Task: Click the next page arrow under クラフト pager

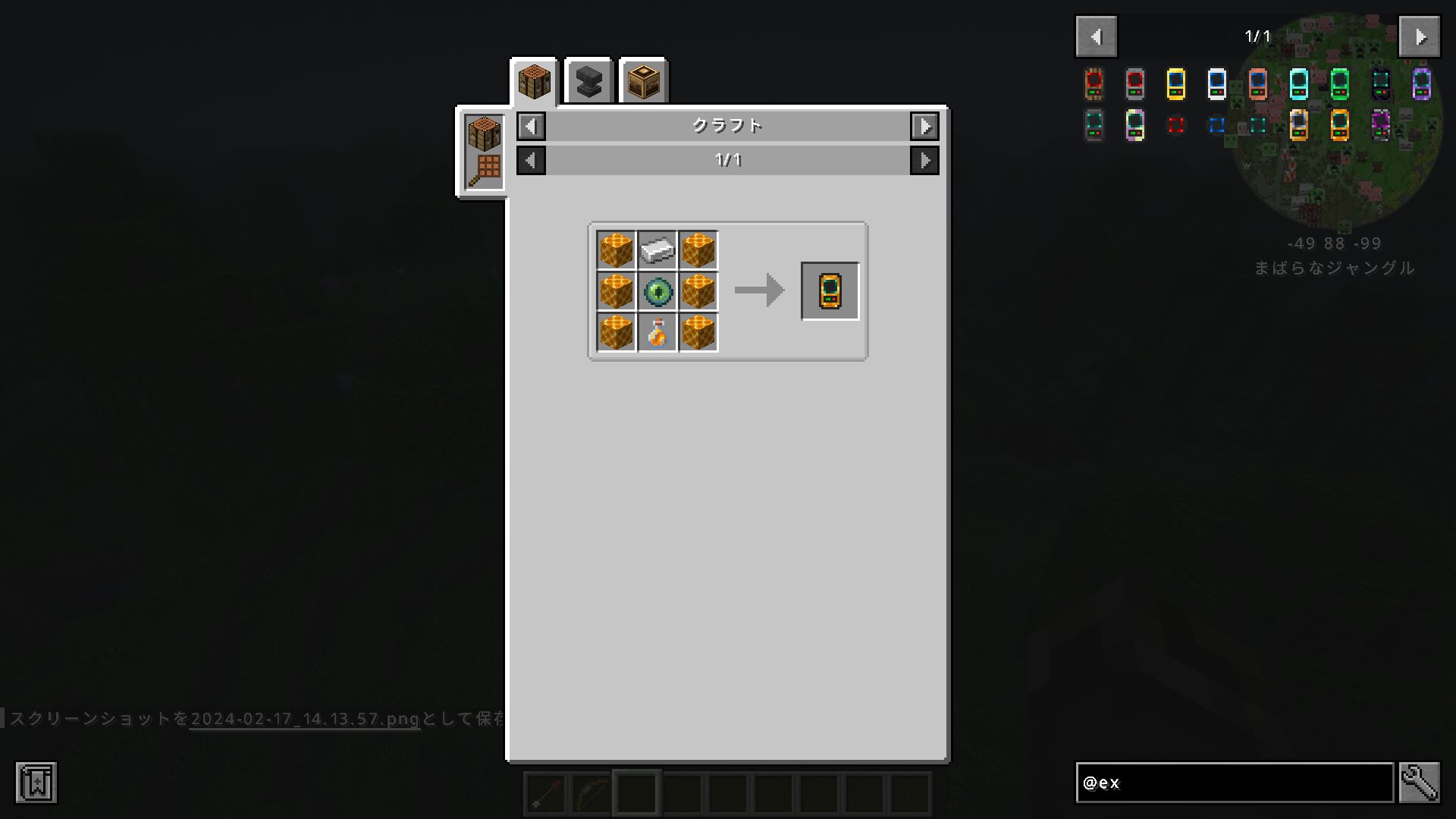Action: (x=924, y=160)
